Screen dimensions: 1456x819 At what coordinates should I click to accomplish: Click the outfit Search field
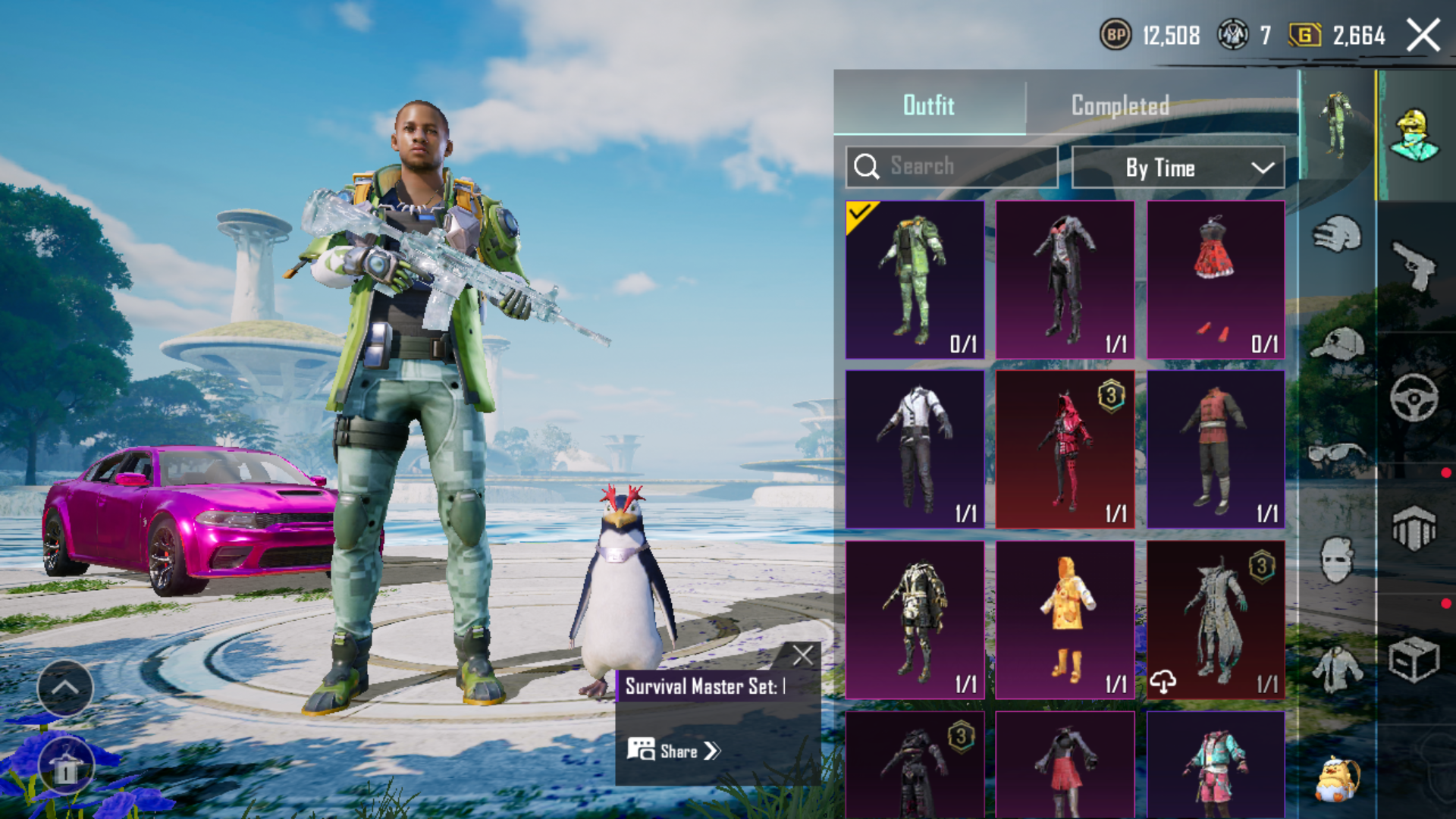point(952,167)
